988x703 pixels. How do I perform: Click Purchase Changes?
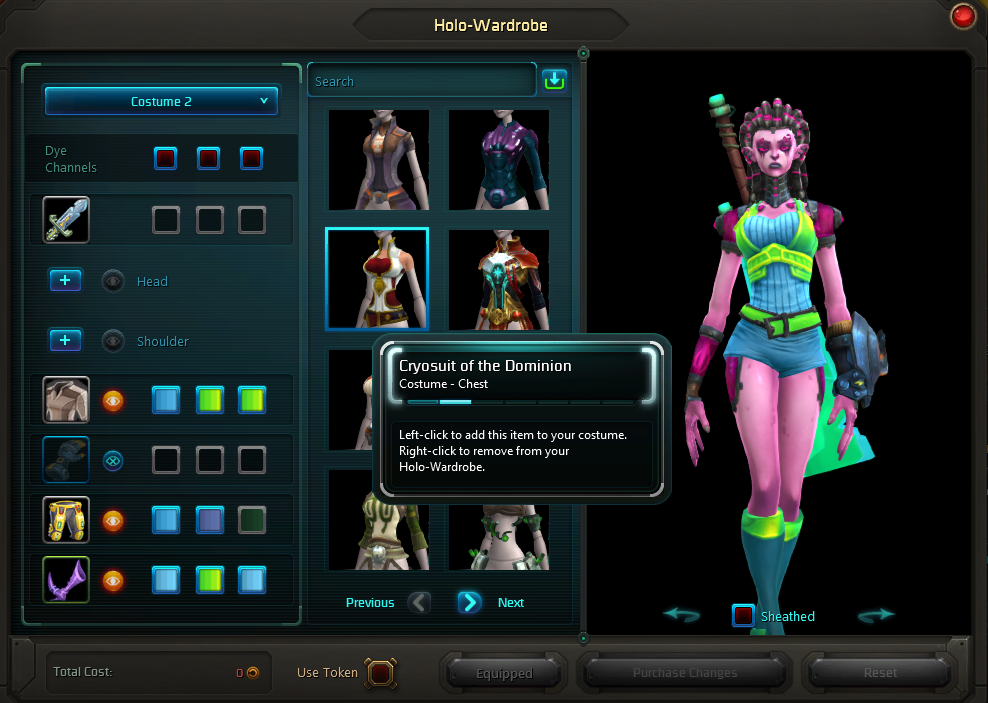point(685,673)
